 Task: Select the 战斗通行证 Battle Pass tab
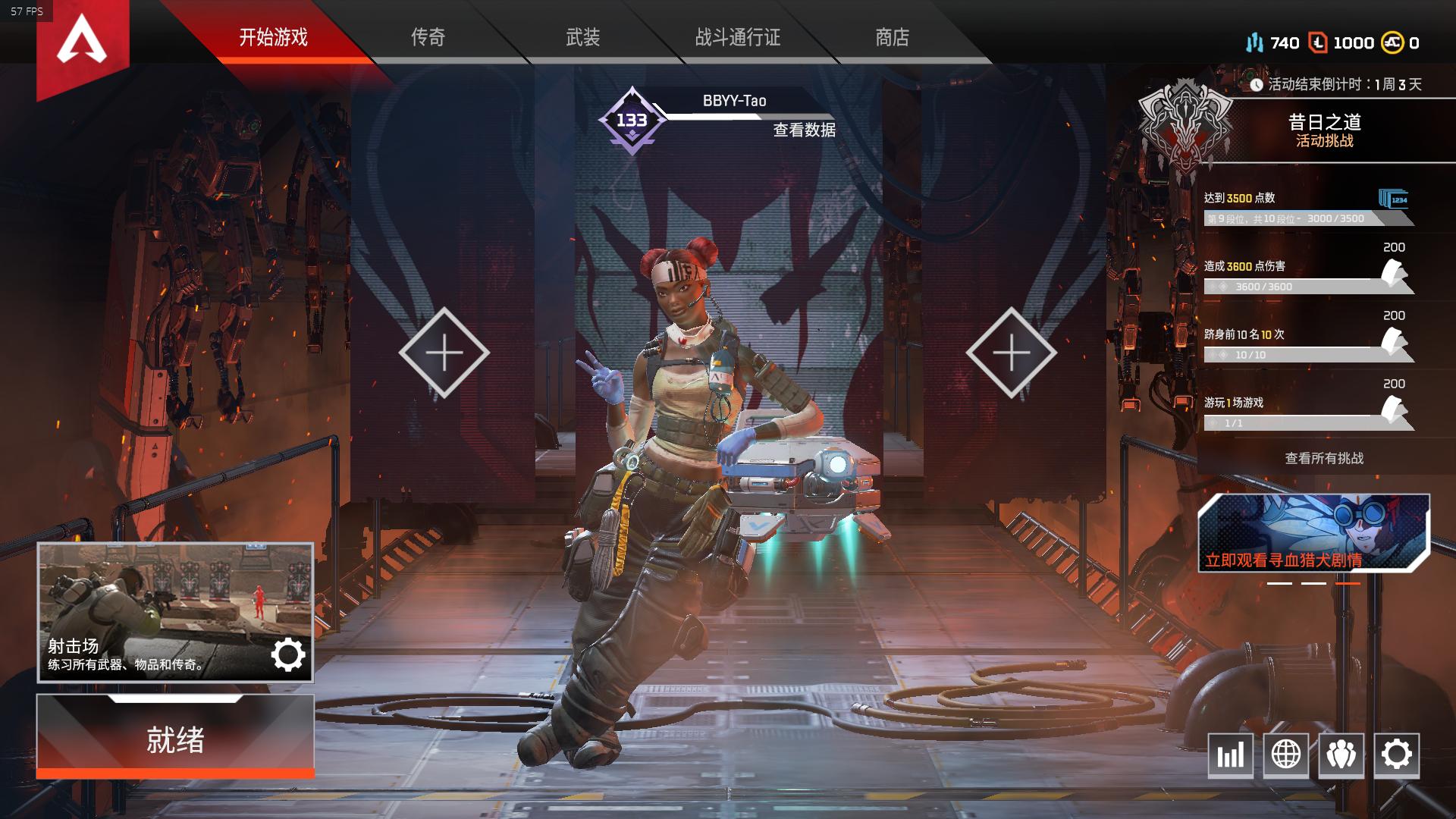click(x=737, y=37)
